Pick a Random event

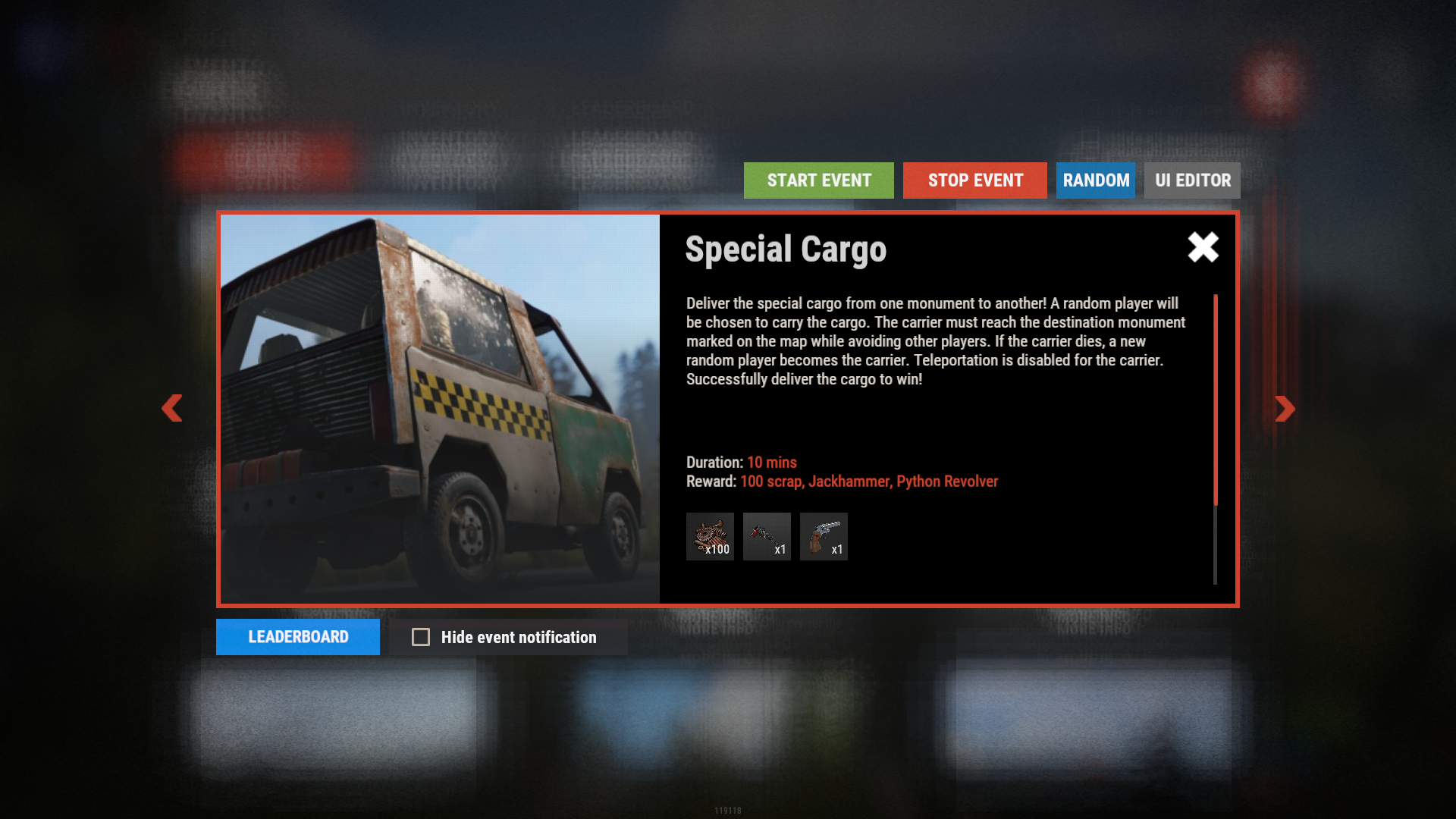pyautogui.click(x=1095, y=180)
